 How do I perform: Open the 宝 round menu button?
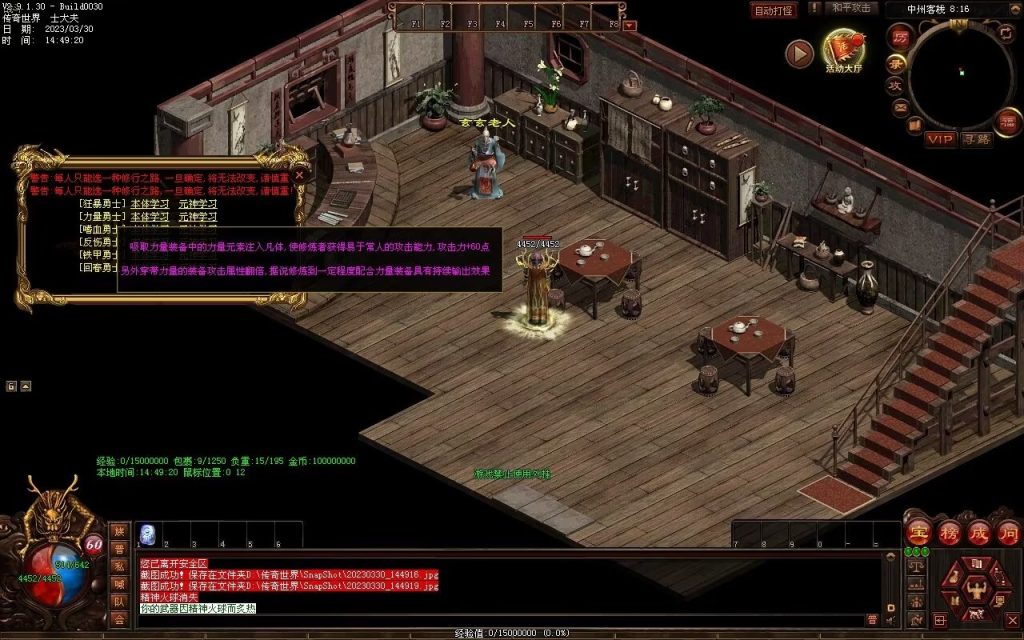click(919, 532)
